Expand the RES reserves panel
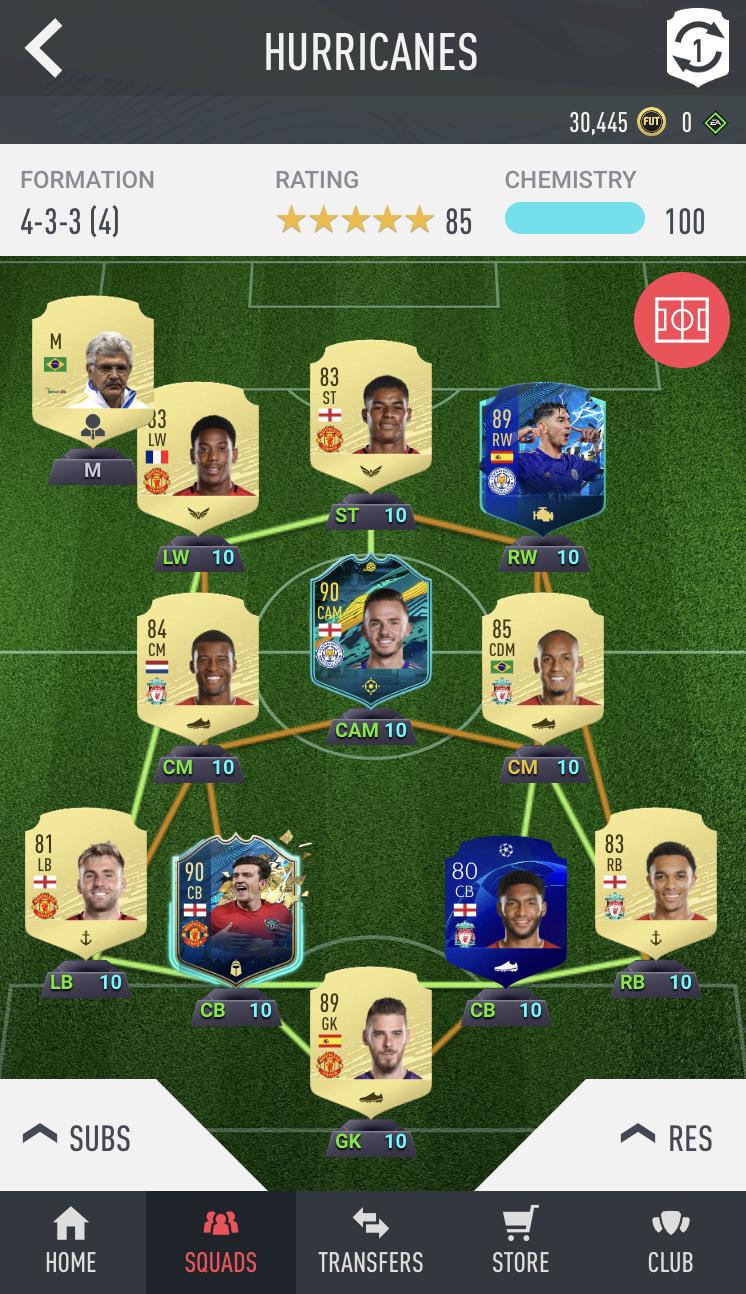Screen dimensions: 746x1294 (x=667, y=1137)
